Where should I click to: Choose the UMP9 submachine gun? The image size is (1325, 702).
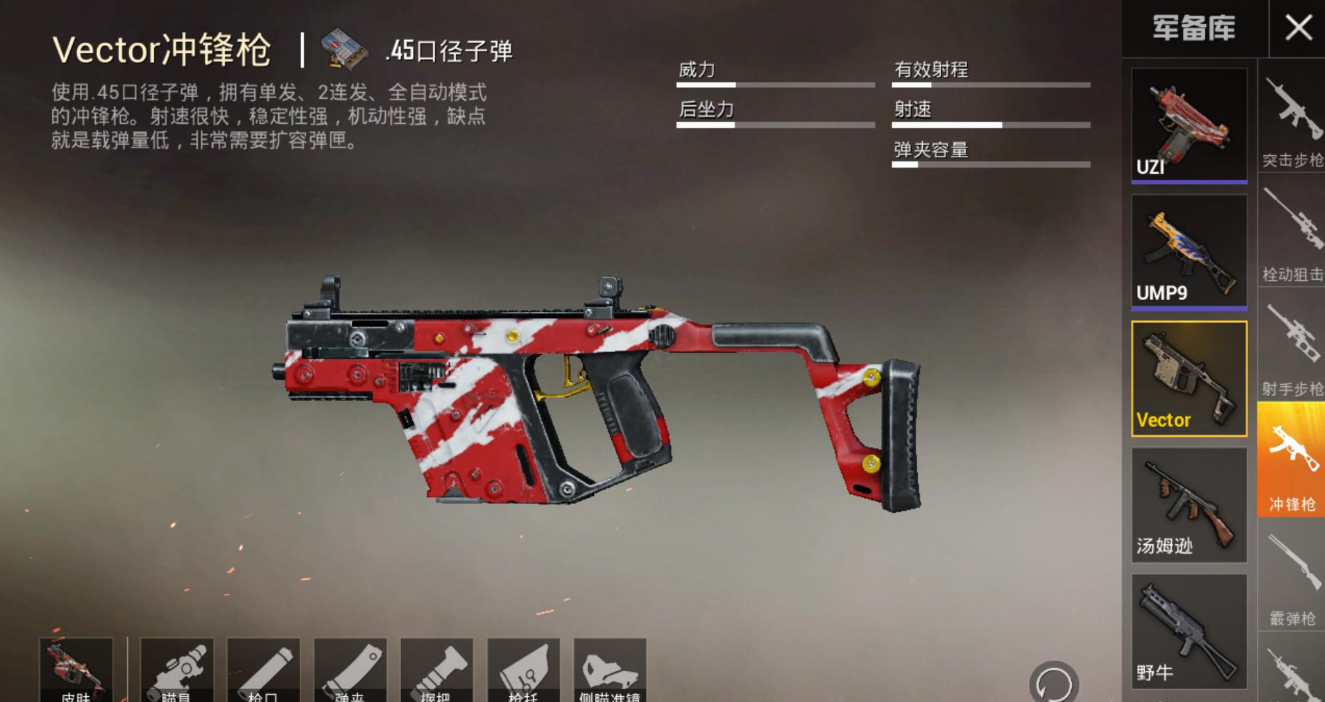pos(1189,251)
